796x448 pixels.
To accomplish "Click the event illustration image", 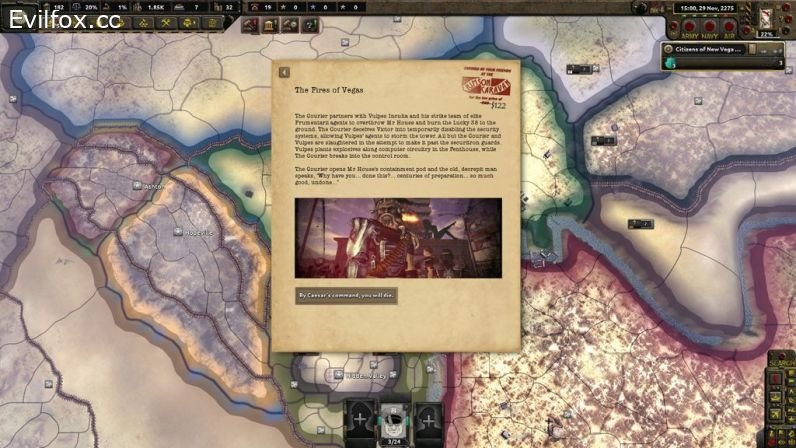I will 398,237.
